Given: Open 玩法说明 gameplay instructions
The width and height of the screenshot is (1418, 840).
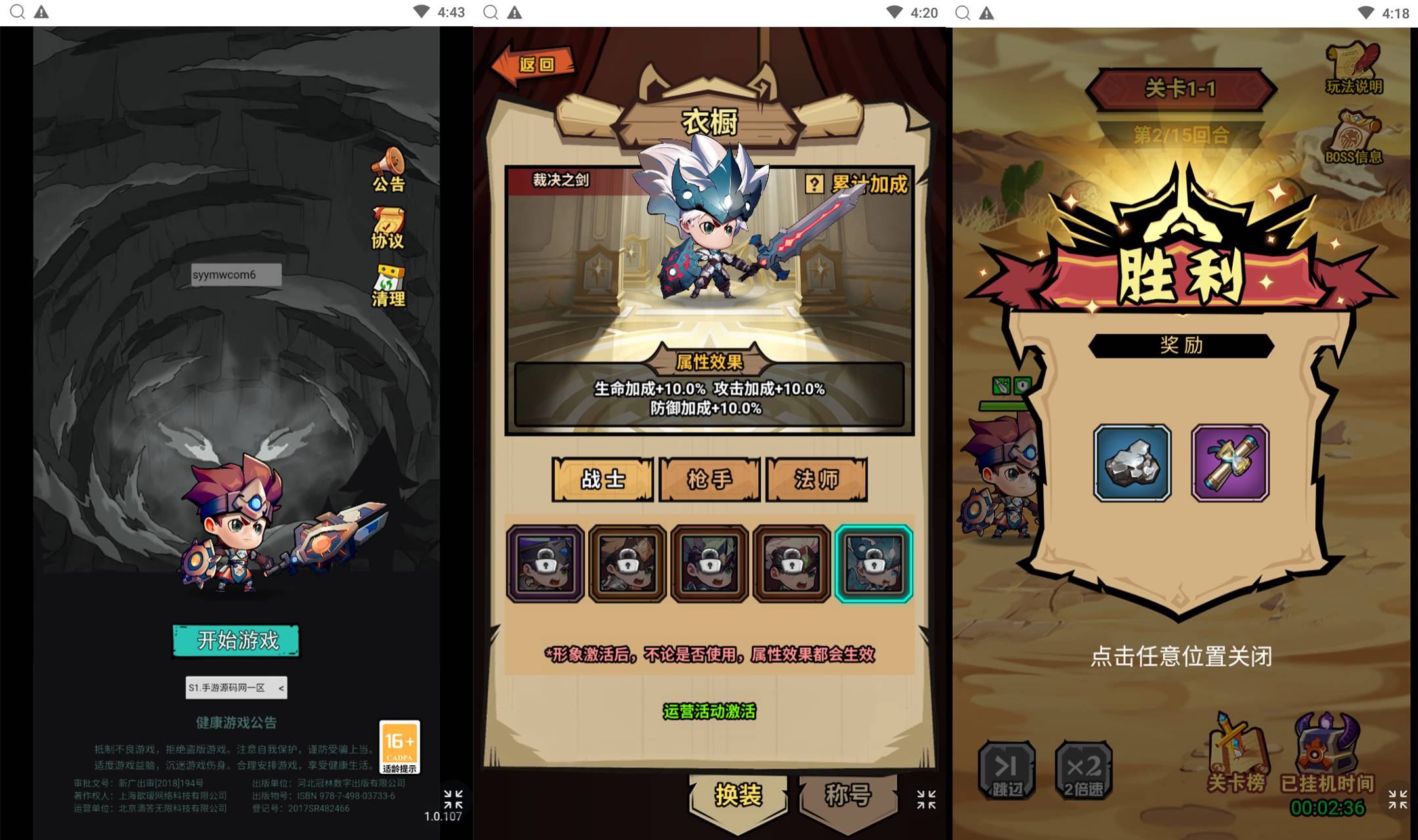Looking at the screenshot, I should pyautogui.click(x=1354, y=69).
